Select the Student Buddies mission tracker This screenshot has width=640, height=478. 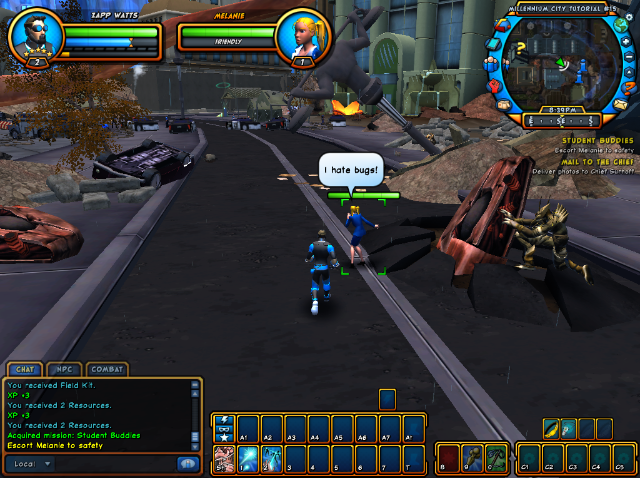tap(597, 141)
